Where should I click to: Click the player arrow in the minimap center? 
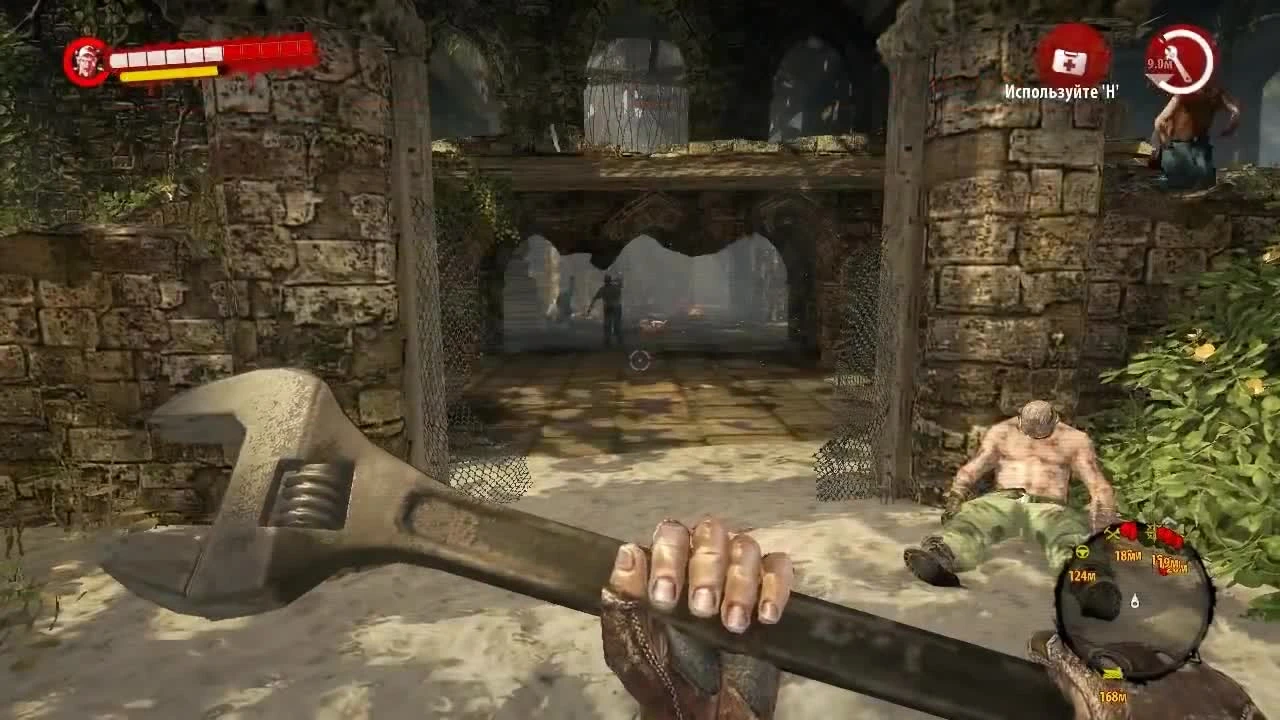tap(1135, 602)
